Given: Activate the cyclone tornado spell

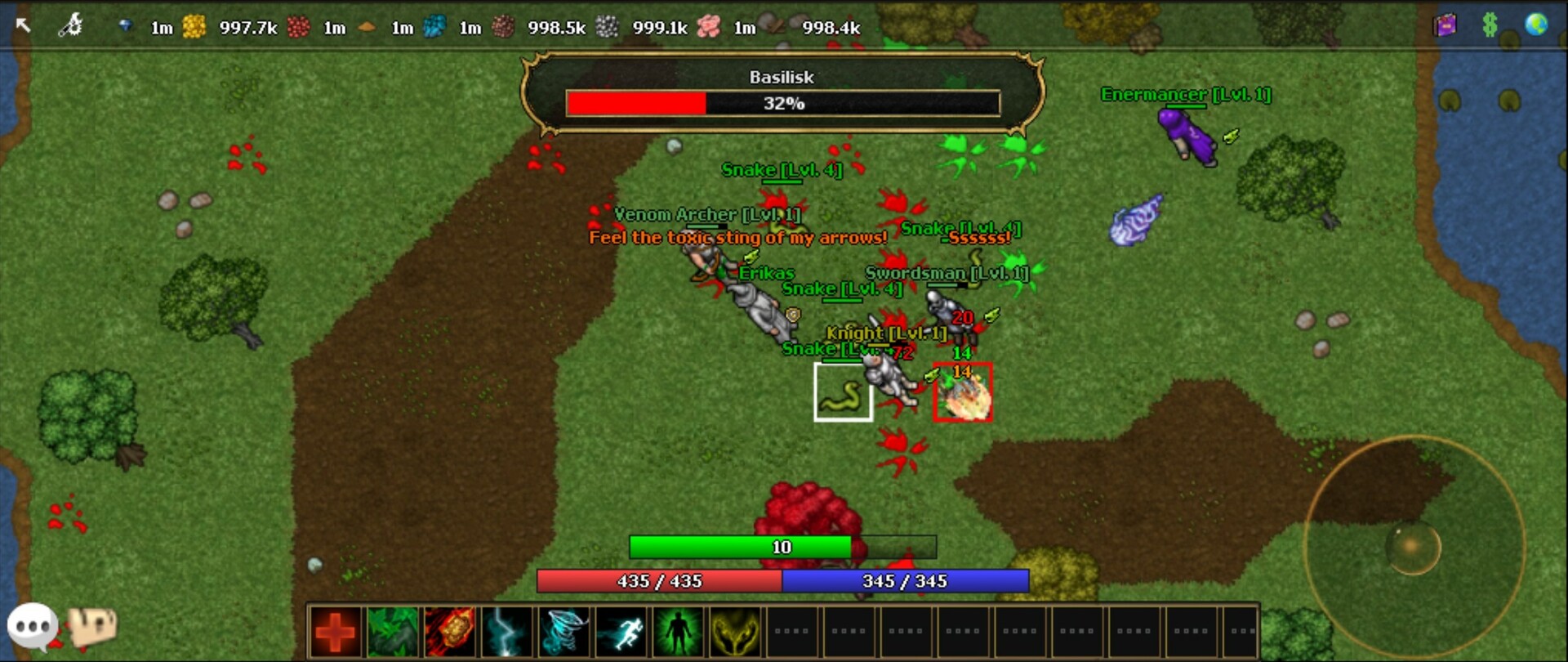Looking at the screenshot, I should pos(564,629).
